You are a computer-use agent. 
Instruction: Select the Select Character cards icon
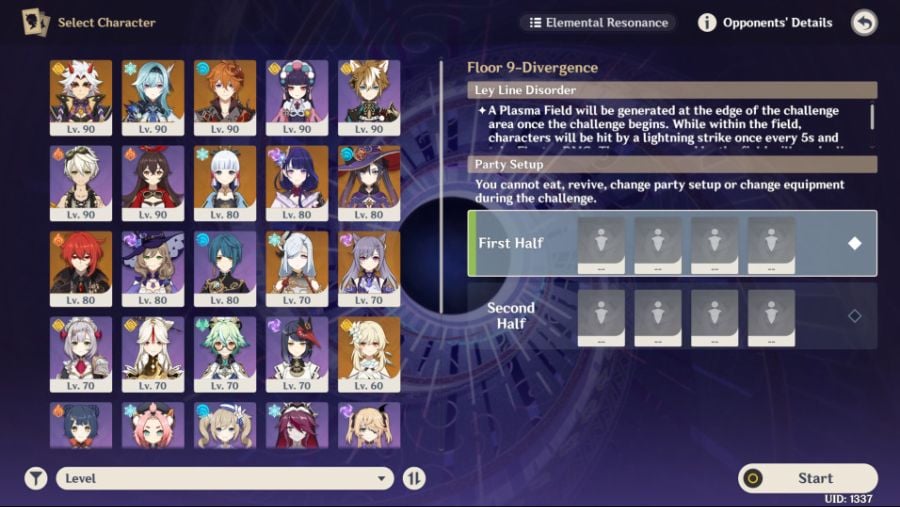coord(35,22)
